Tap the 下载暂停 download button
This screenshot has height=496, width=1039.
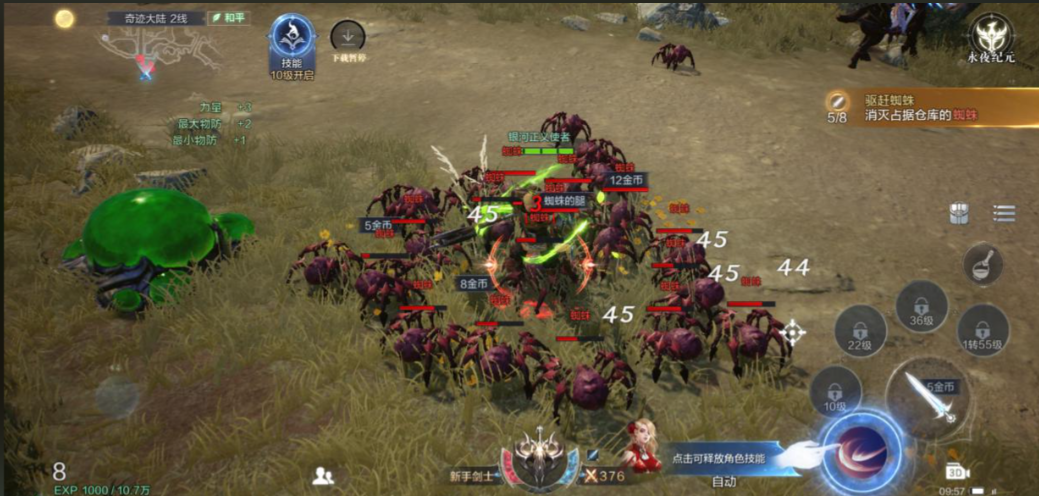[x=347, y=38]
